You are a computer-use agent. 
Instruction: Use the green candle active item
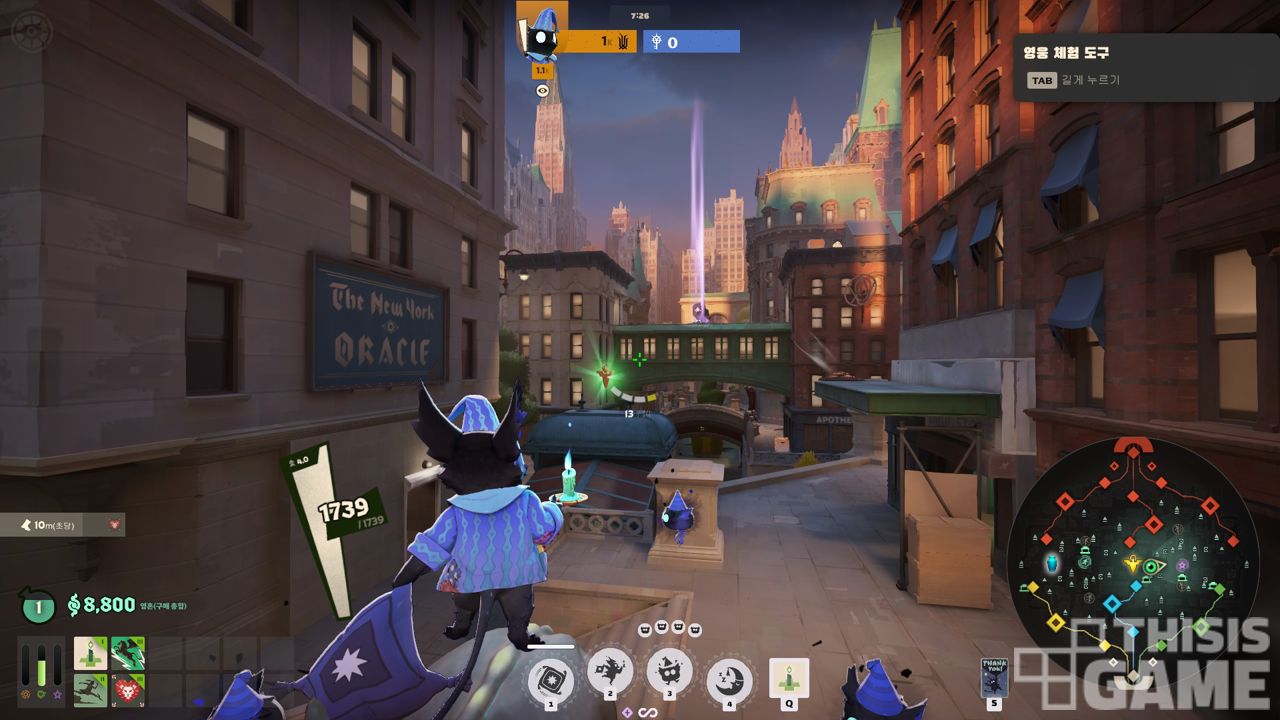[788, 678]
